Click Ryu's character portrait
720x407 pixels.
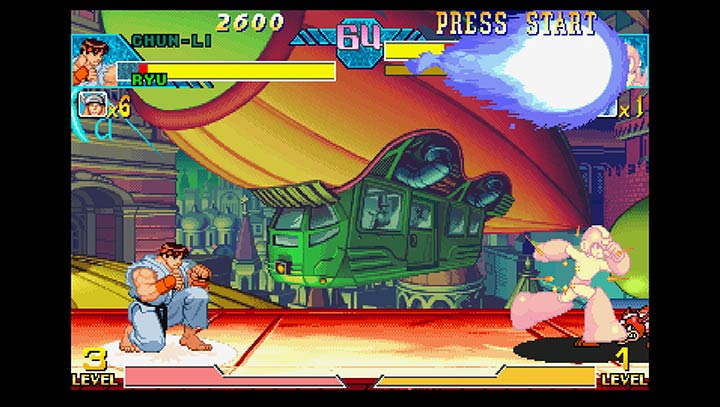tap(93, 60)
